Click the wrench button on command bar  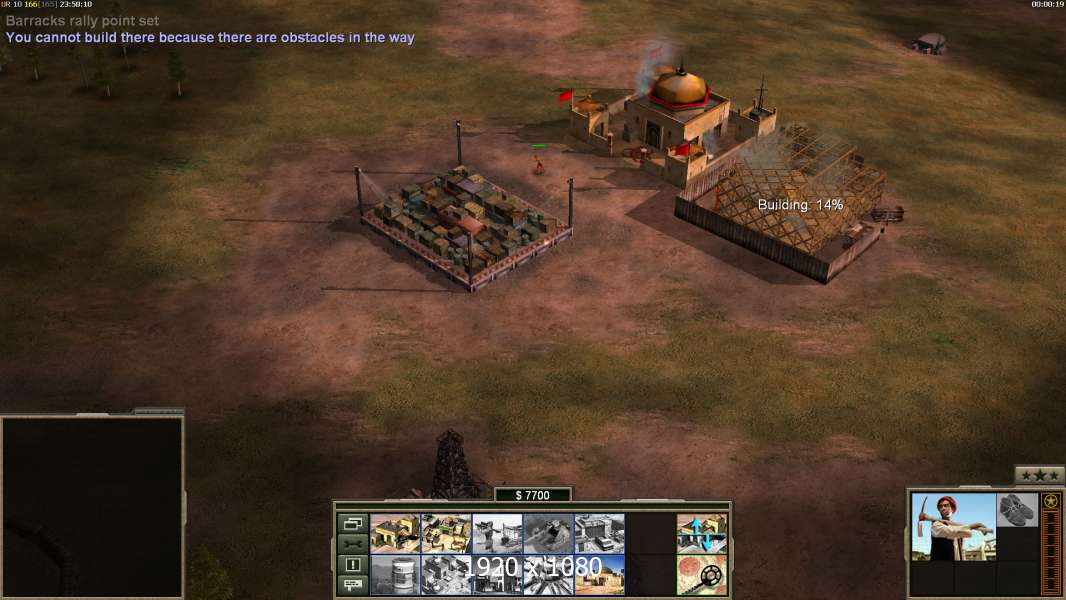(x=352, y=544)
